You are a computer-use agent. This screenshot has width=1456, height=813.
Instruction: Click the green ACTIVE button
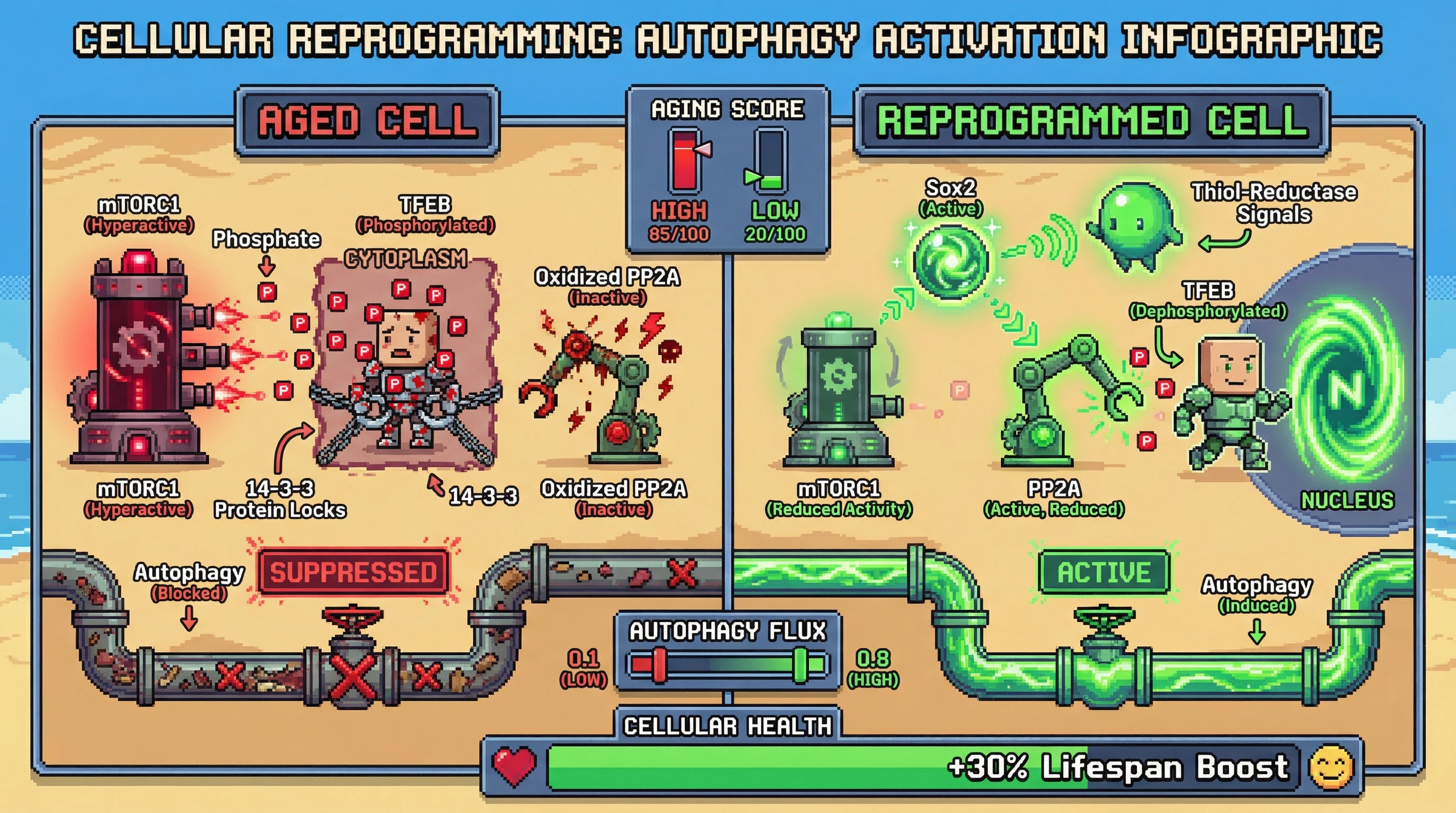click(x=1103, y=572)
